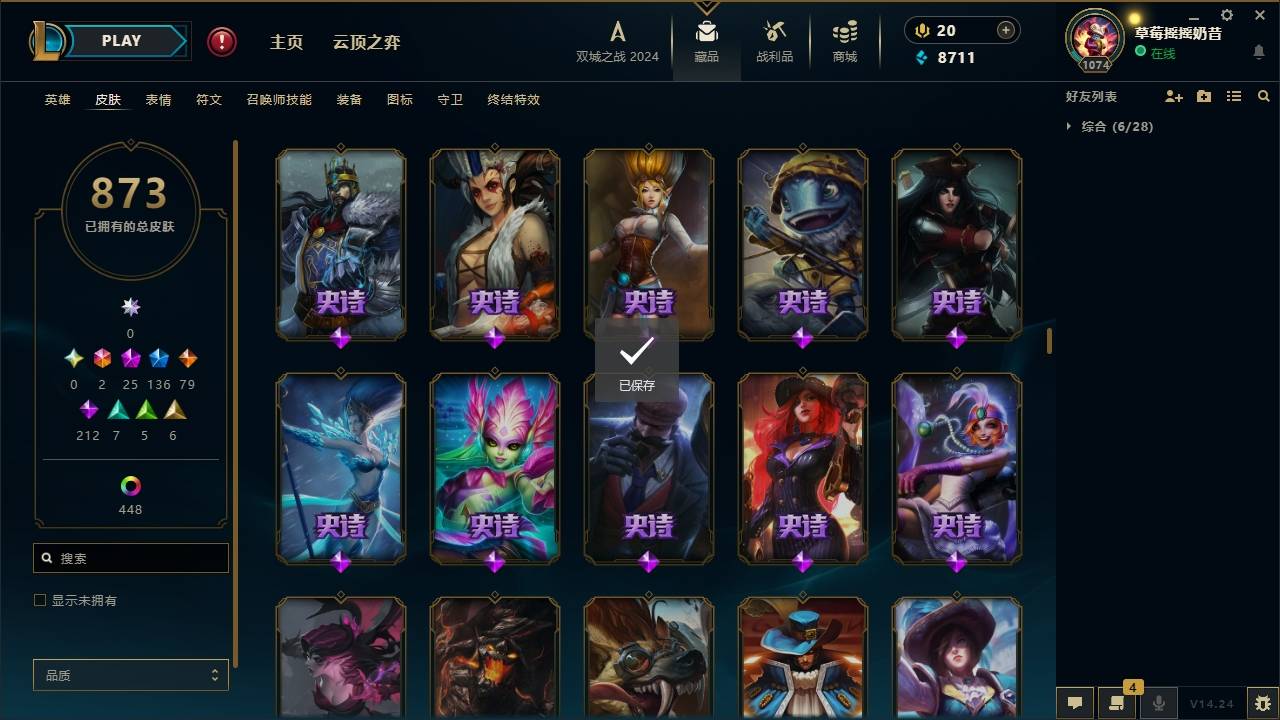Open the chat conversations icon with badge 4
The image size is (1280, 720).
tap(1117, 703)
